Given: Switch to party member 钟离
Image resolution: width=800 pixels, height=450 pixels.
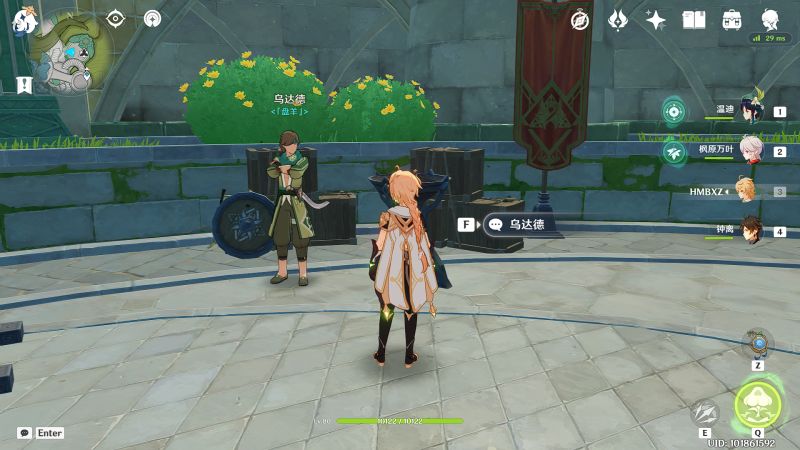Looking at the screenshot, I should [751, 231].
